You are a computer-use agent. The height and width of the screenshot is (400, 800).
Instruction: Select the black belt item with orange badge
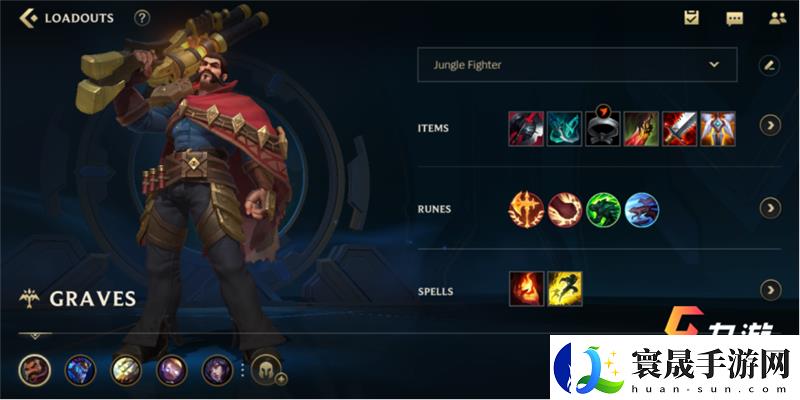[x=603, y=129]
